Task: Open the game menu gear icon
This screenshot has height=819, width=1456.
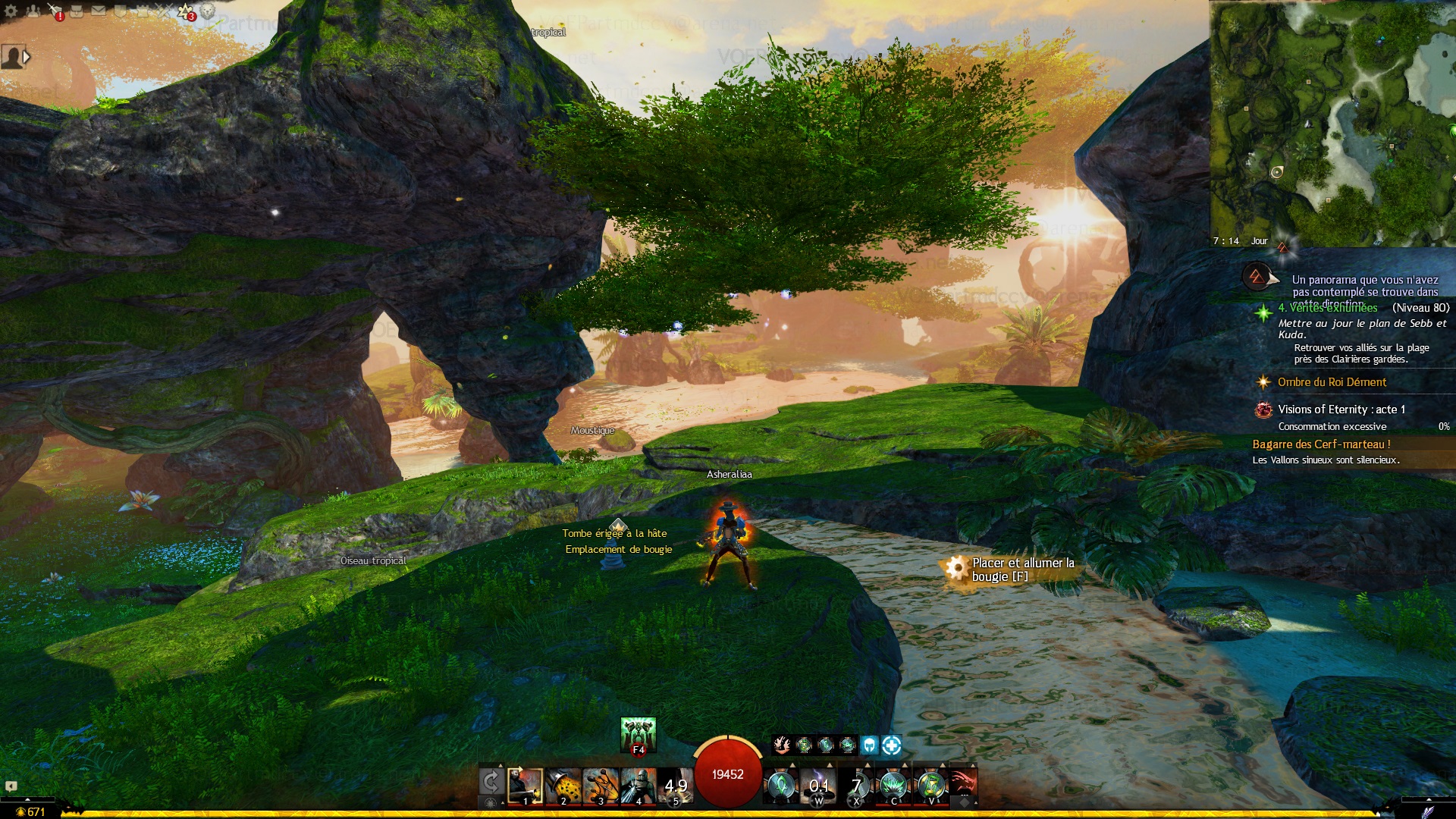Action: point(11,11)
